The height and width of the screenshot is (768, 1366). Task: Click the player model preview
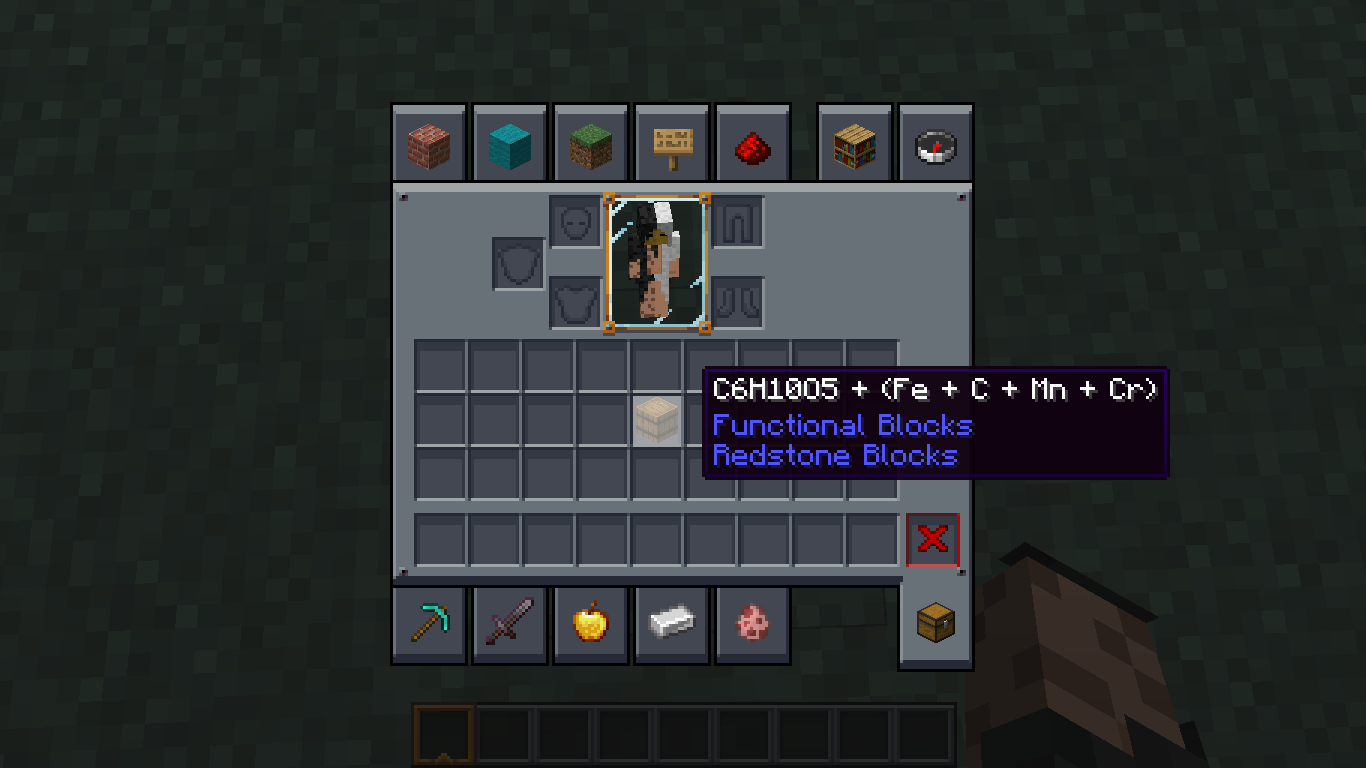(657, 263)
